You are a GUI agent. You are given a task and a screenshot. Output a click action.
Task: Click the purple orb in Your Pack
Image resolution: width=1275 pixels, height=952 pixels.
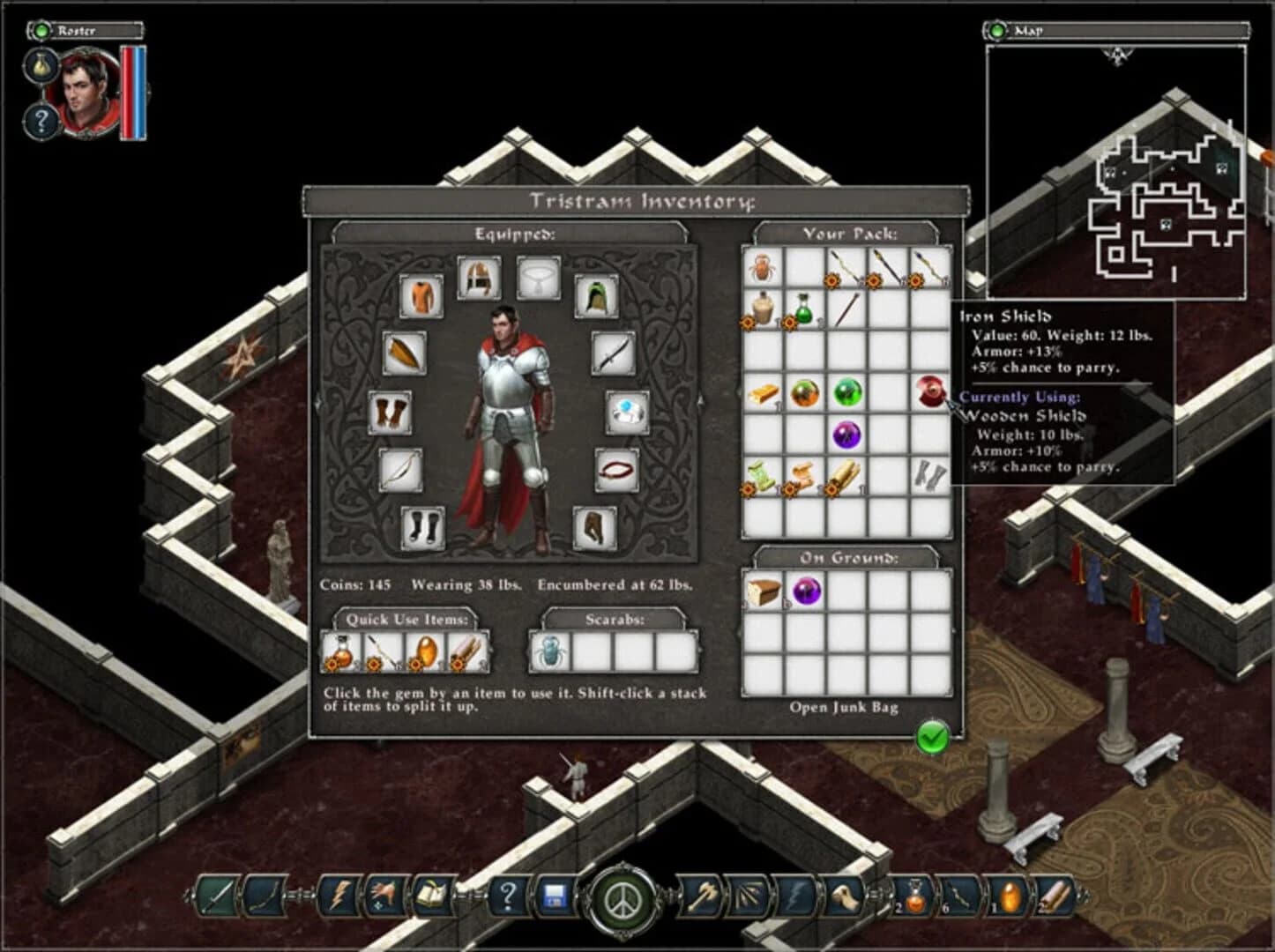point(846,434)
